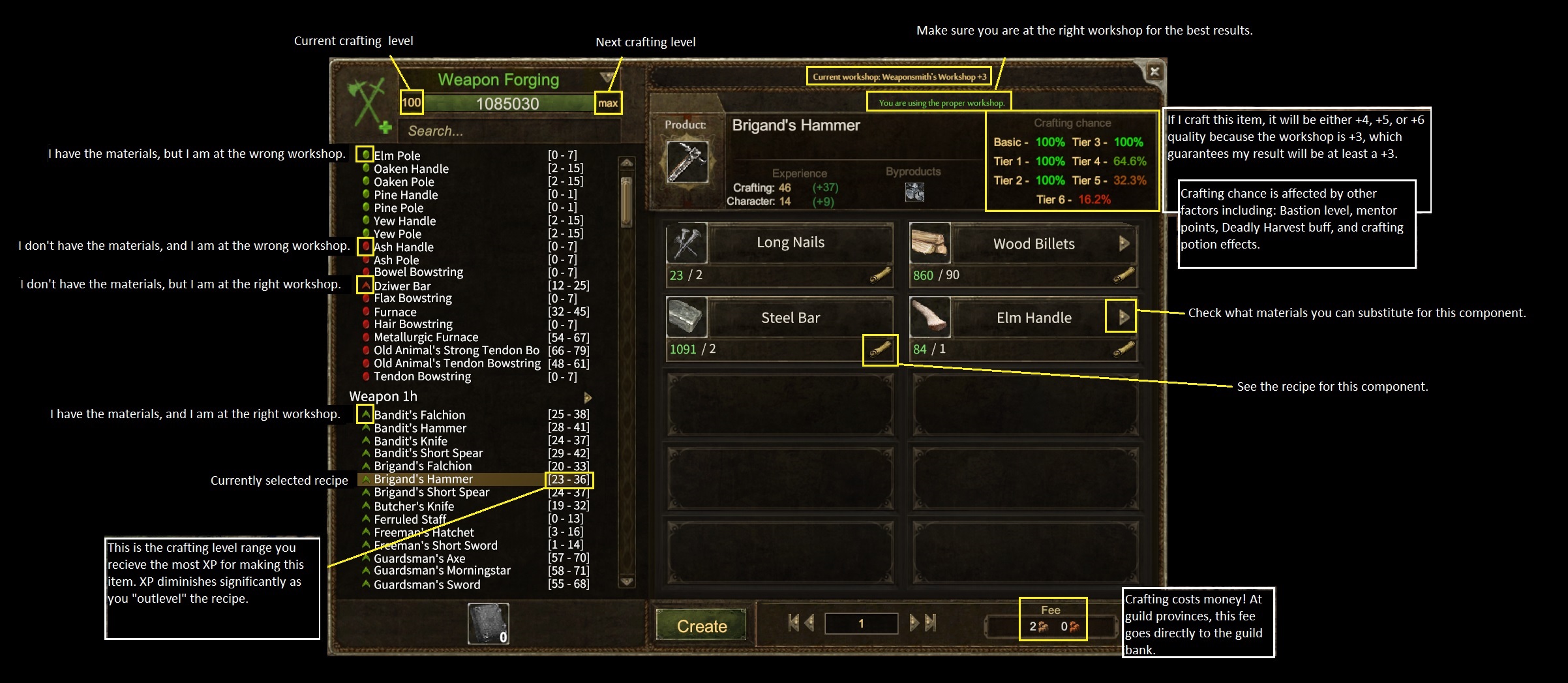Open the Long Nails recipe scroll

click(x=880, y=277)
